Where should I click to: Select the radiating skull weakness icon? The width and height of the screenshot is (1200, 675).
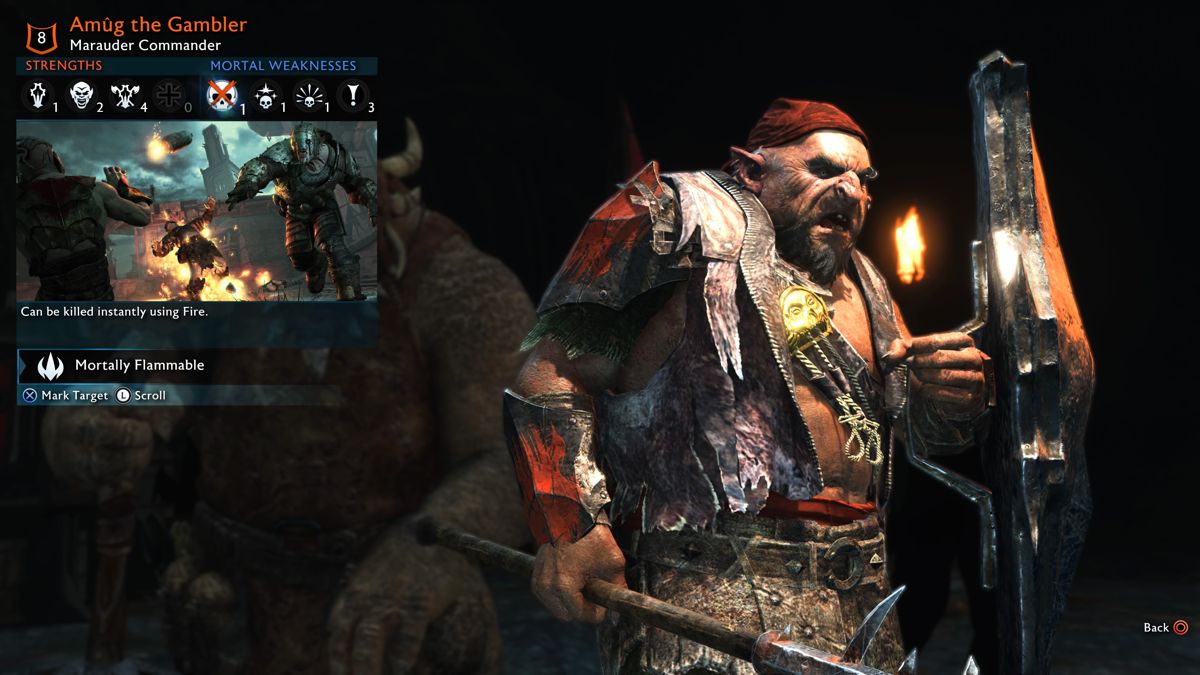[x=309, y=96]
